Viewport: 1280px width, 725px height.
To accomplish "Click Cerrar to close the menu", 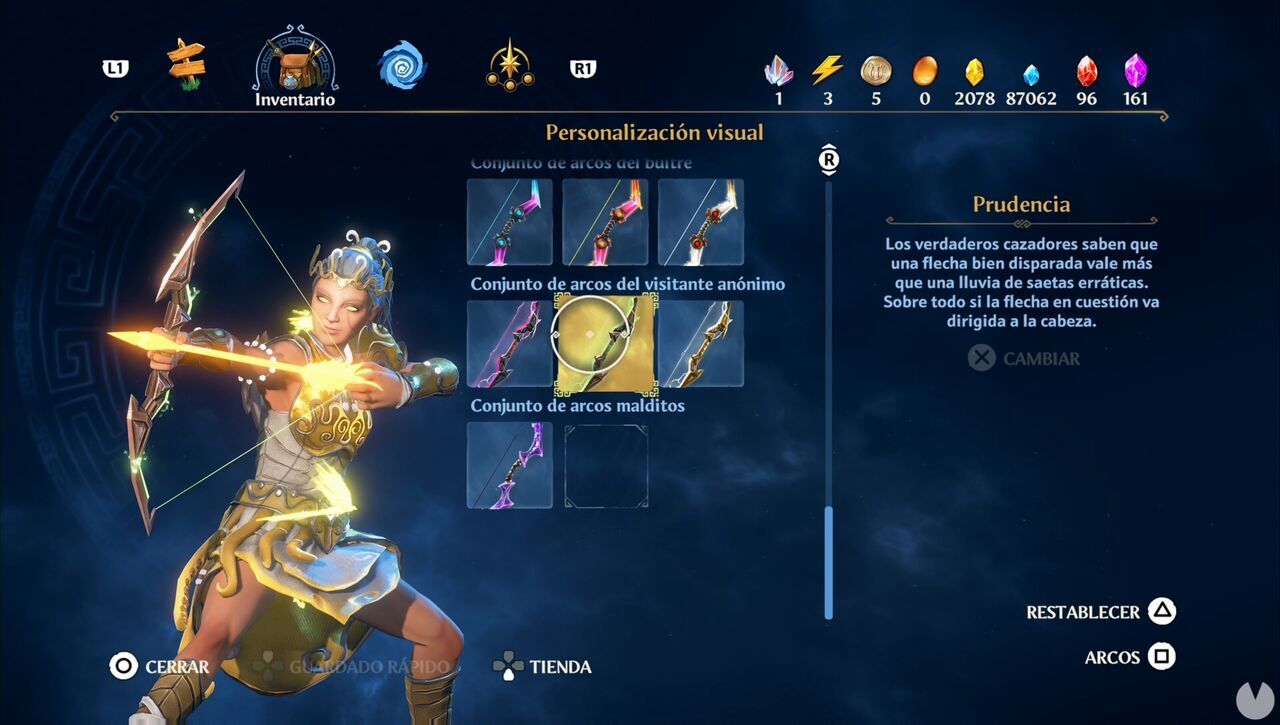I will (162, 666).
